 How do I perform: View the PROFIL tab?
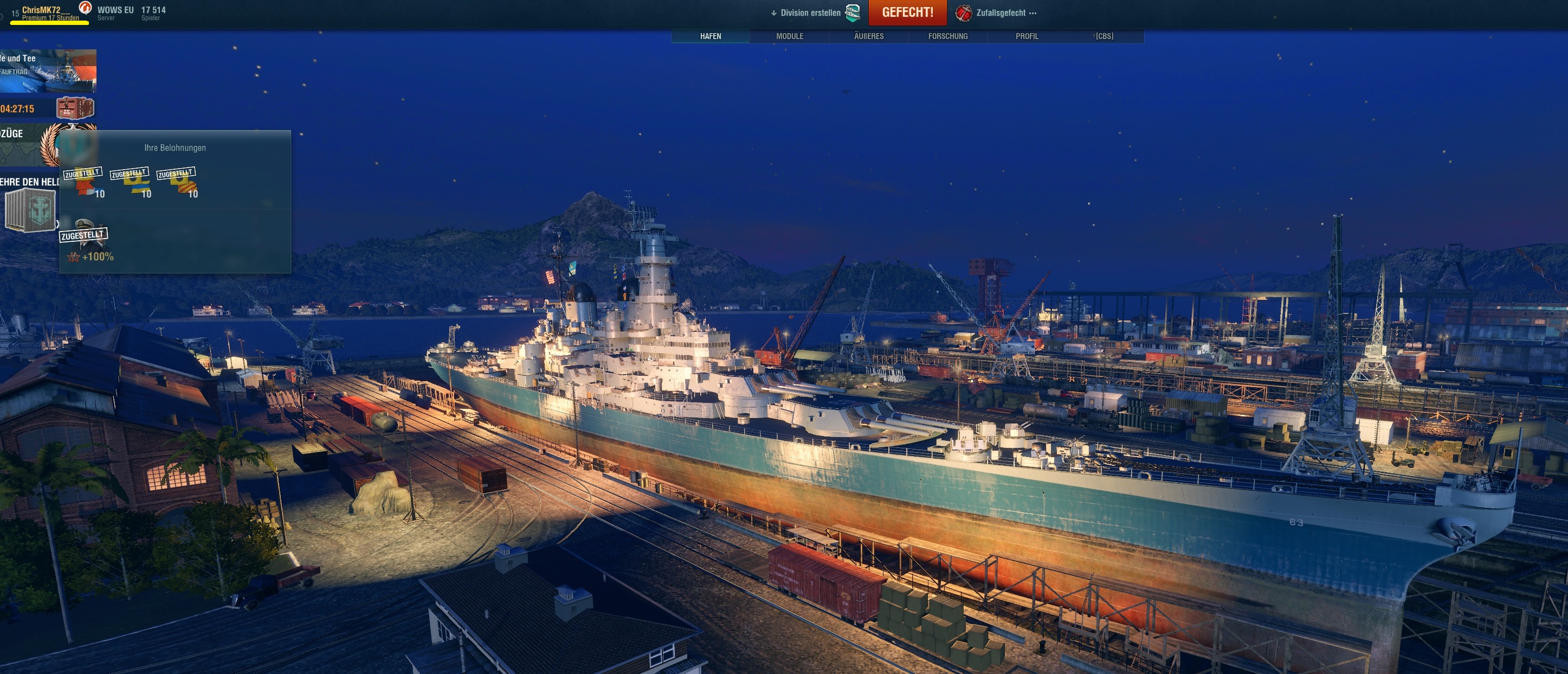click(x=1027, y=36)
